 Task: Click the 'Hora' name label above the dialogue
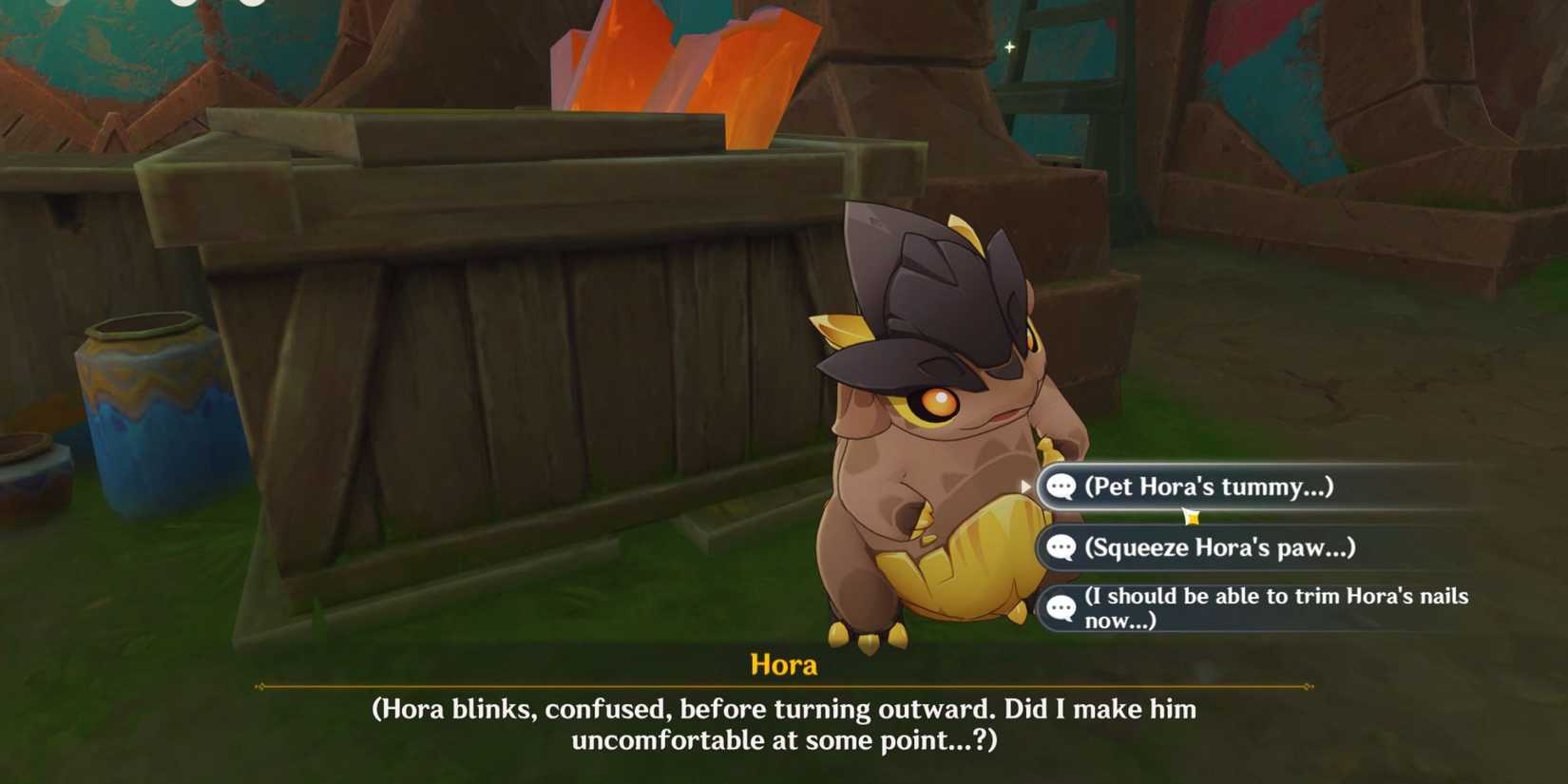785,664
